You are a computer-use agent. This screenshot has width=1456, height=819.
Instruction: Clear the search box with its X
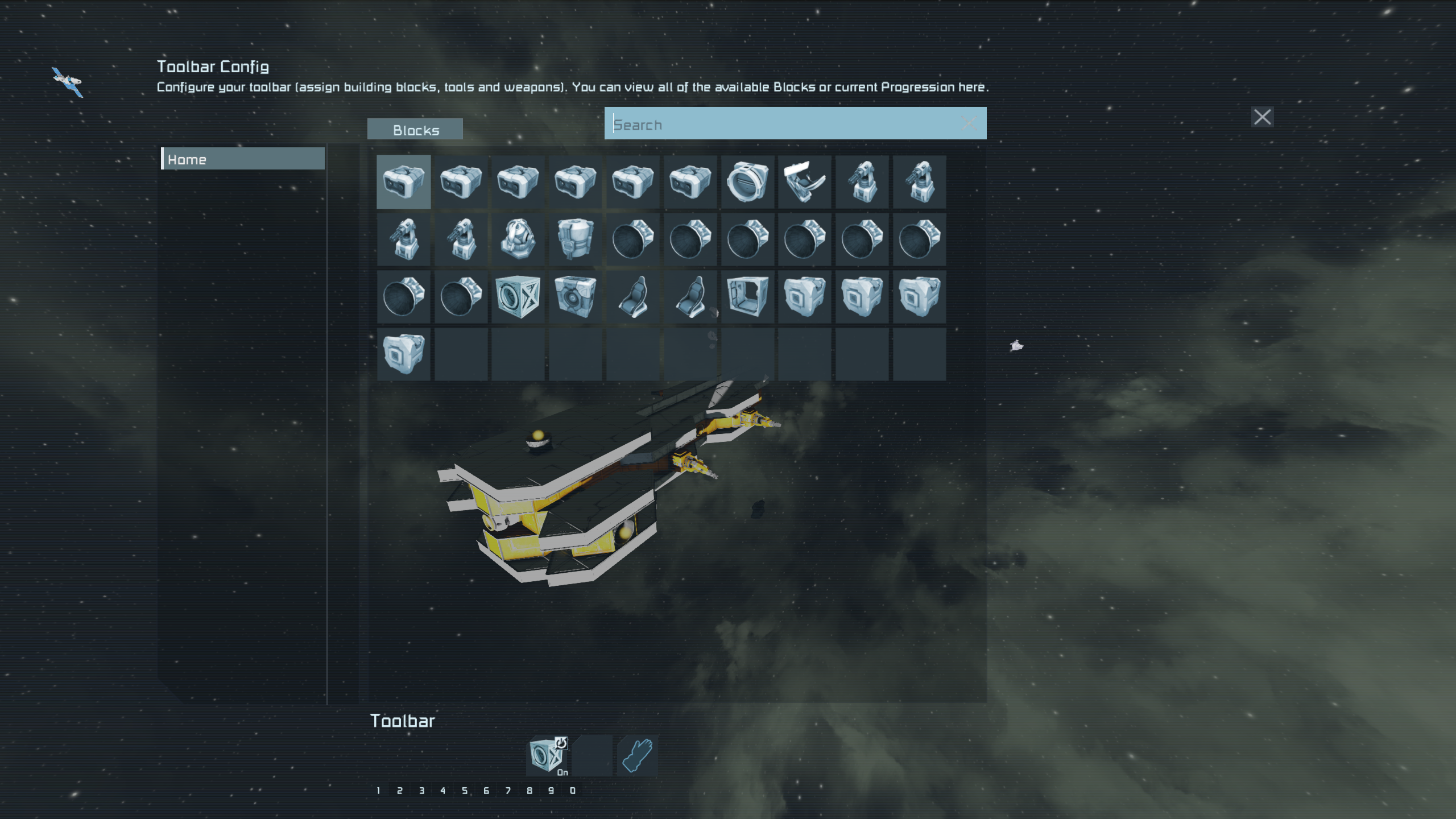coord(969,123)
